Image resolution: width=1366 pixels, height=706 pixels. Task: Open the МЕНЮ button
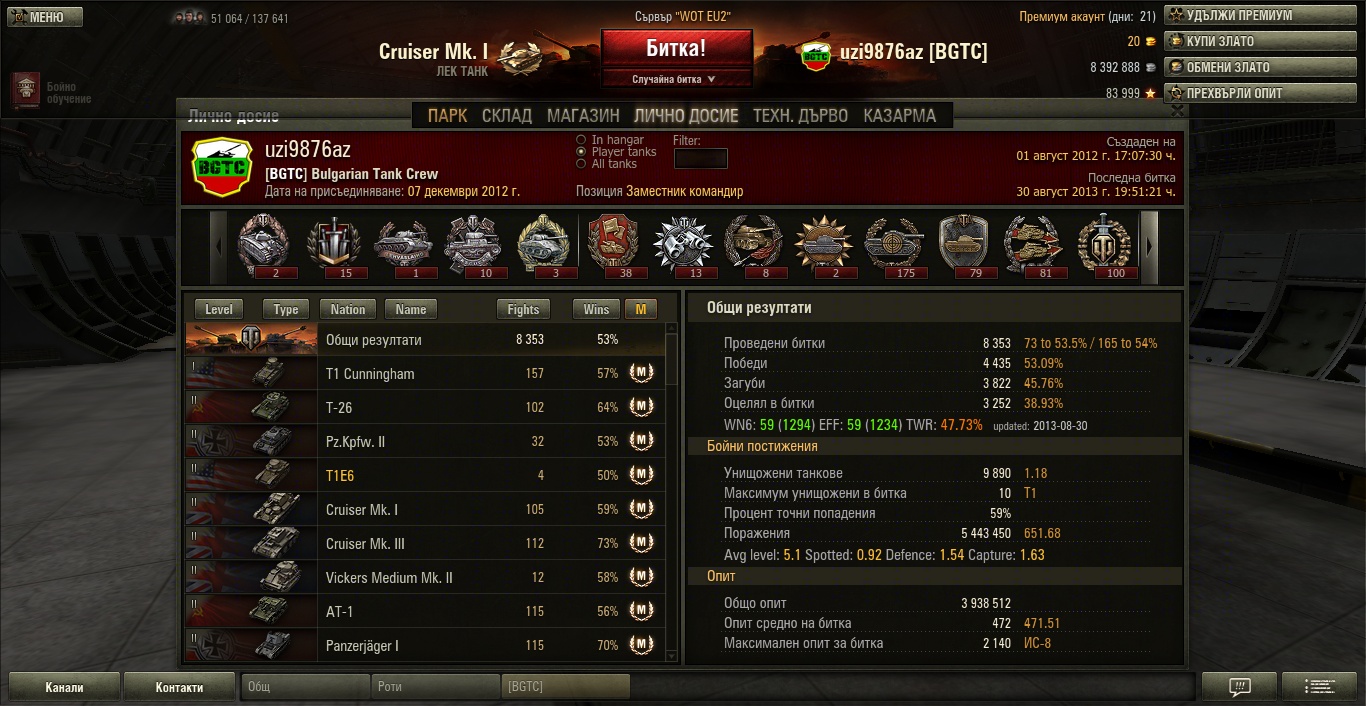pyautogui.click(x=43, y=17)
